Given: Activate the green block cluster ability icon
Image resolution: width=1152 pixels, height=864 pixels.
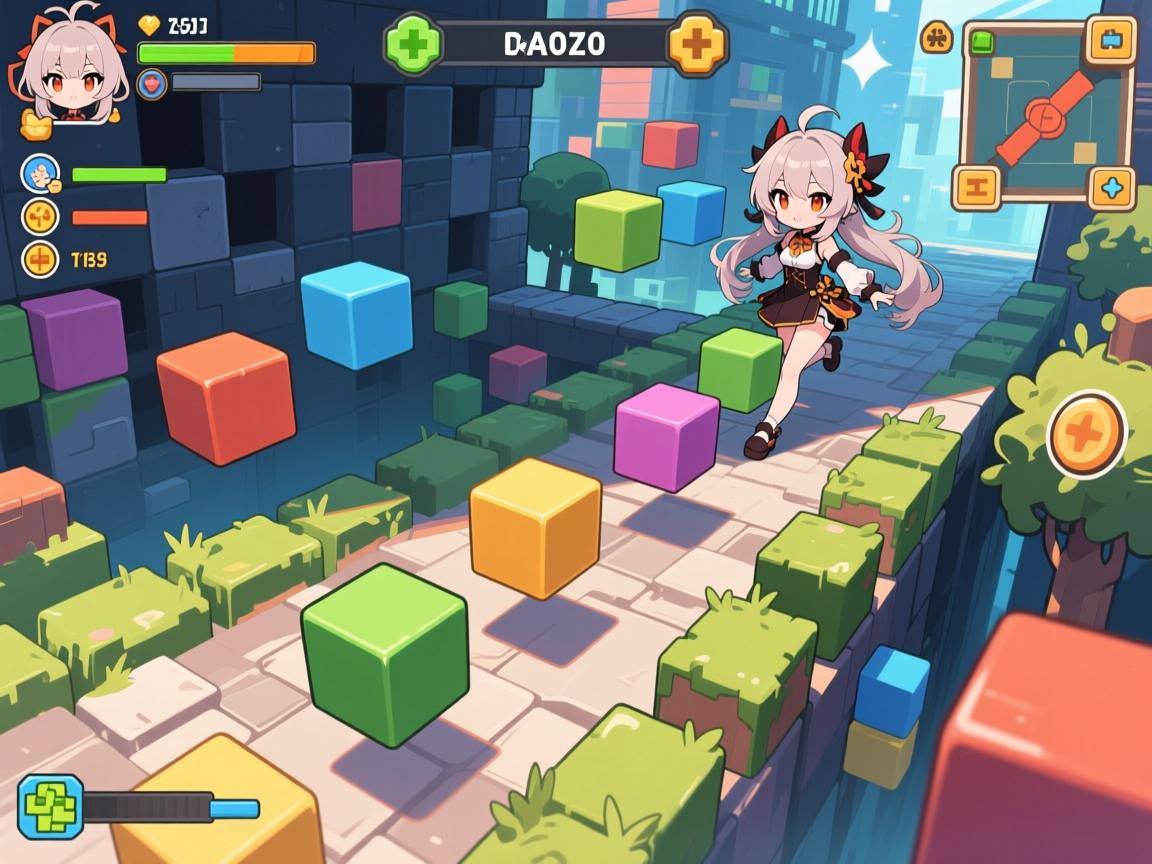Looking at the screenshot, I should click(50, 806).
